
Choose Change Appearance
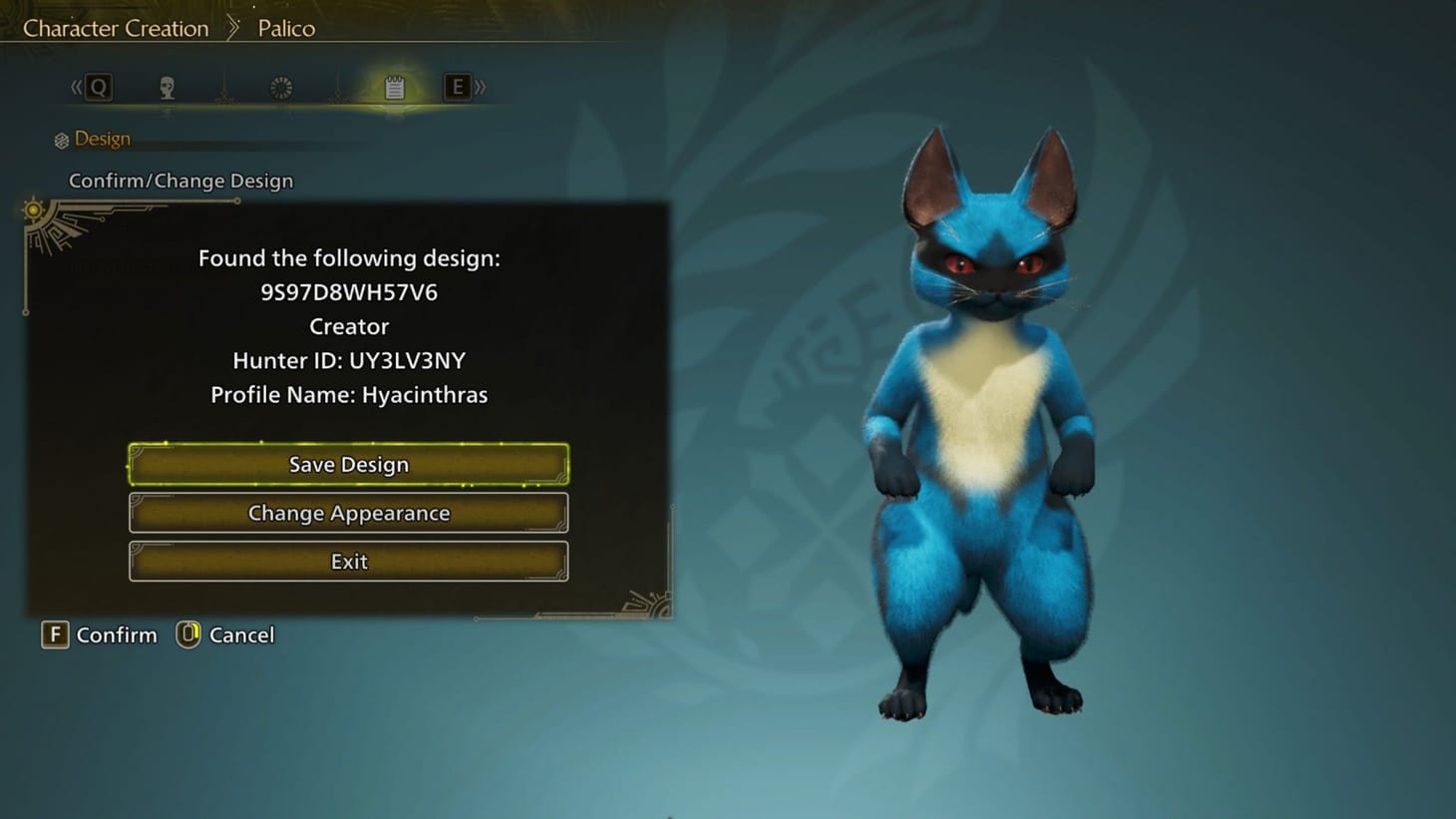click(348, 513)
